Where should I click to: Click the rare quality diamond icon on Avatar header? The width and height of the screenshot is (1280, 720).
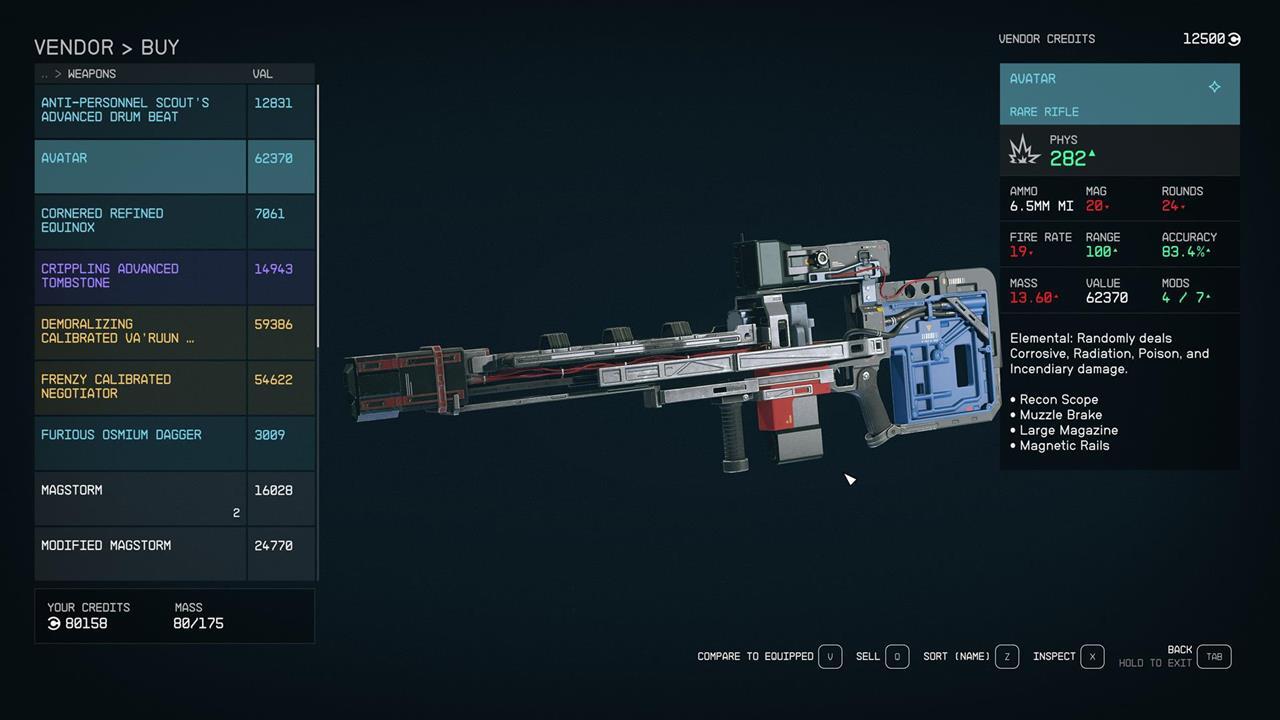point(1215,87)
